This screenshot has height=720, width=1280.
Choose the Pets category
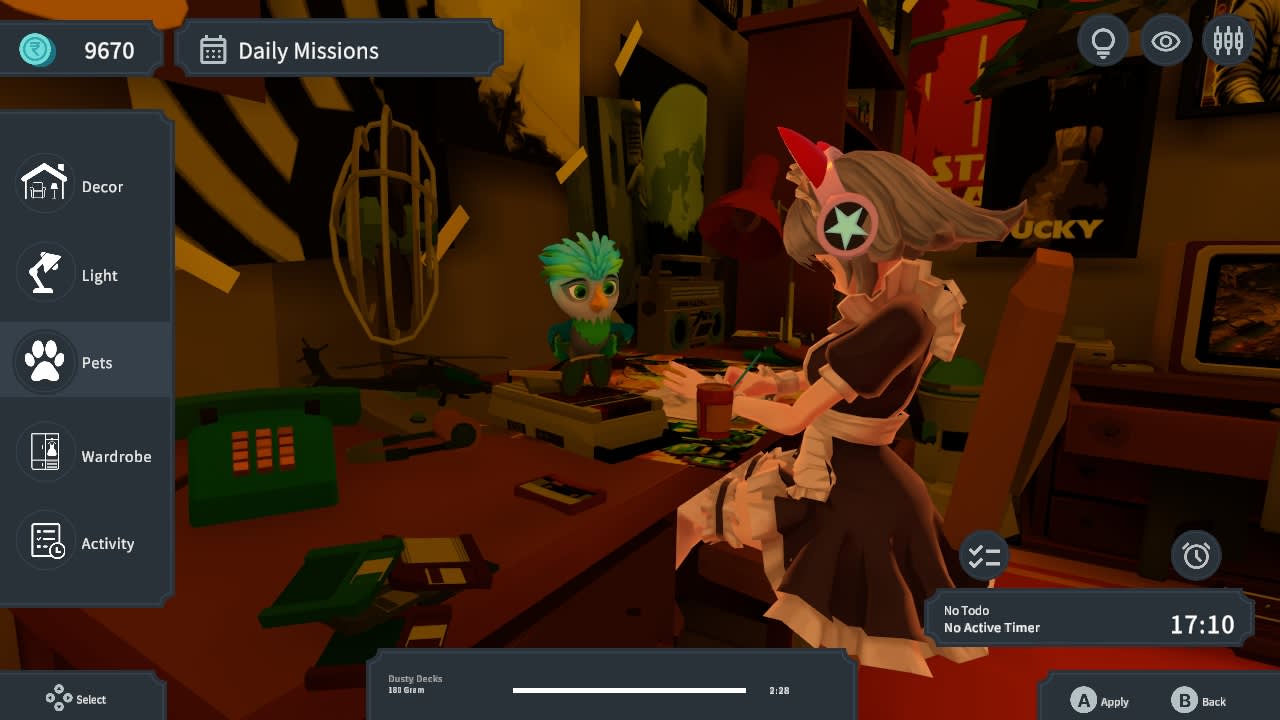tap(86, 362)
